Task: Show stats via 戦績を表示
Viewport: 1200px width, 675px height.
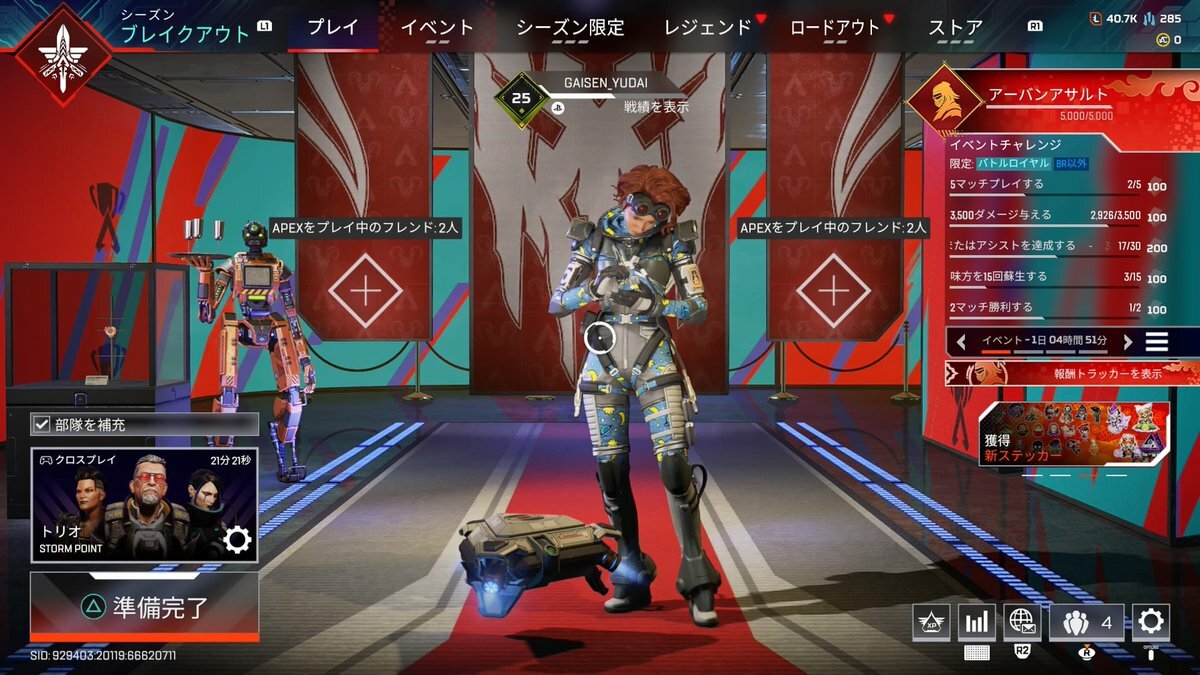Action: click(x=656, y=107)
